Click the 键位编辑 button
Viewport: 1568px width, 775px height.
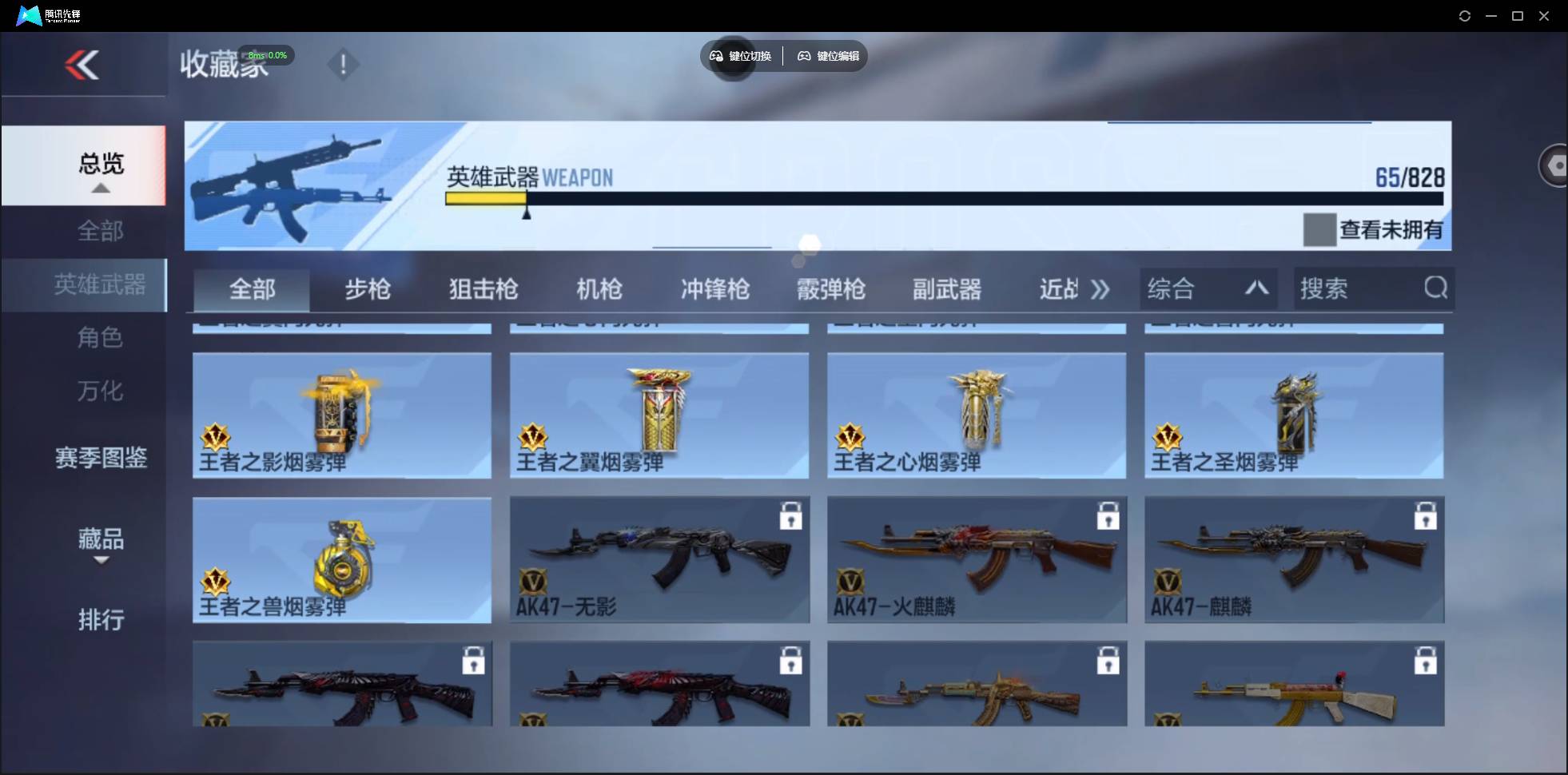[x=828, y=56]
